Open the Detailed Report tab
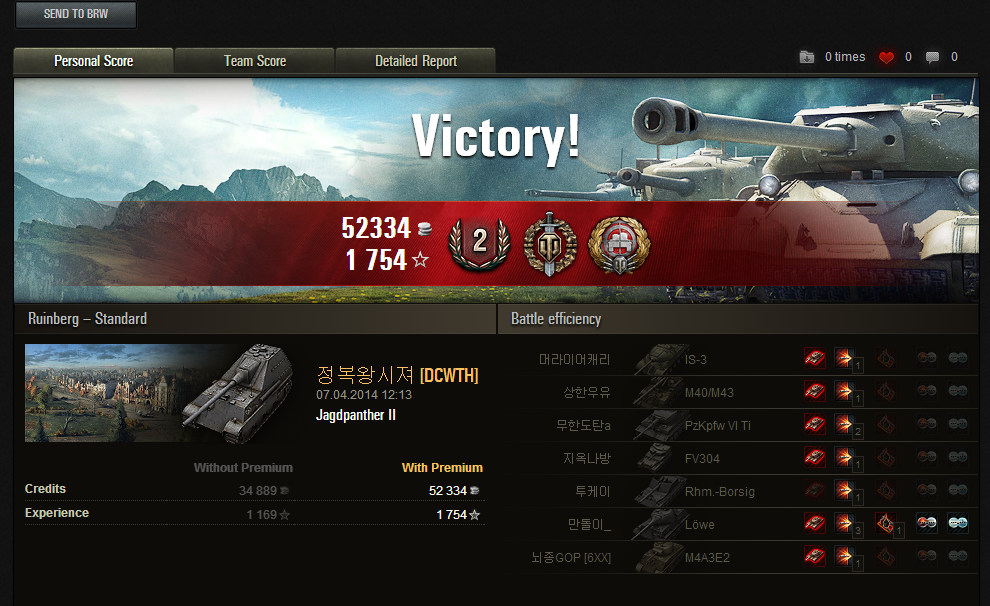 416,61
